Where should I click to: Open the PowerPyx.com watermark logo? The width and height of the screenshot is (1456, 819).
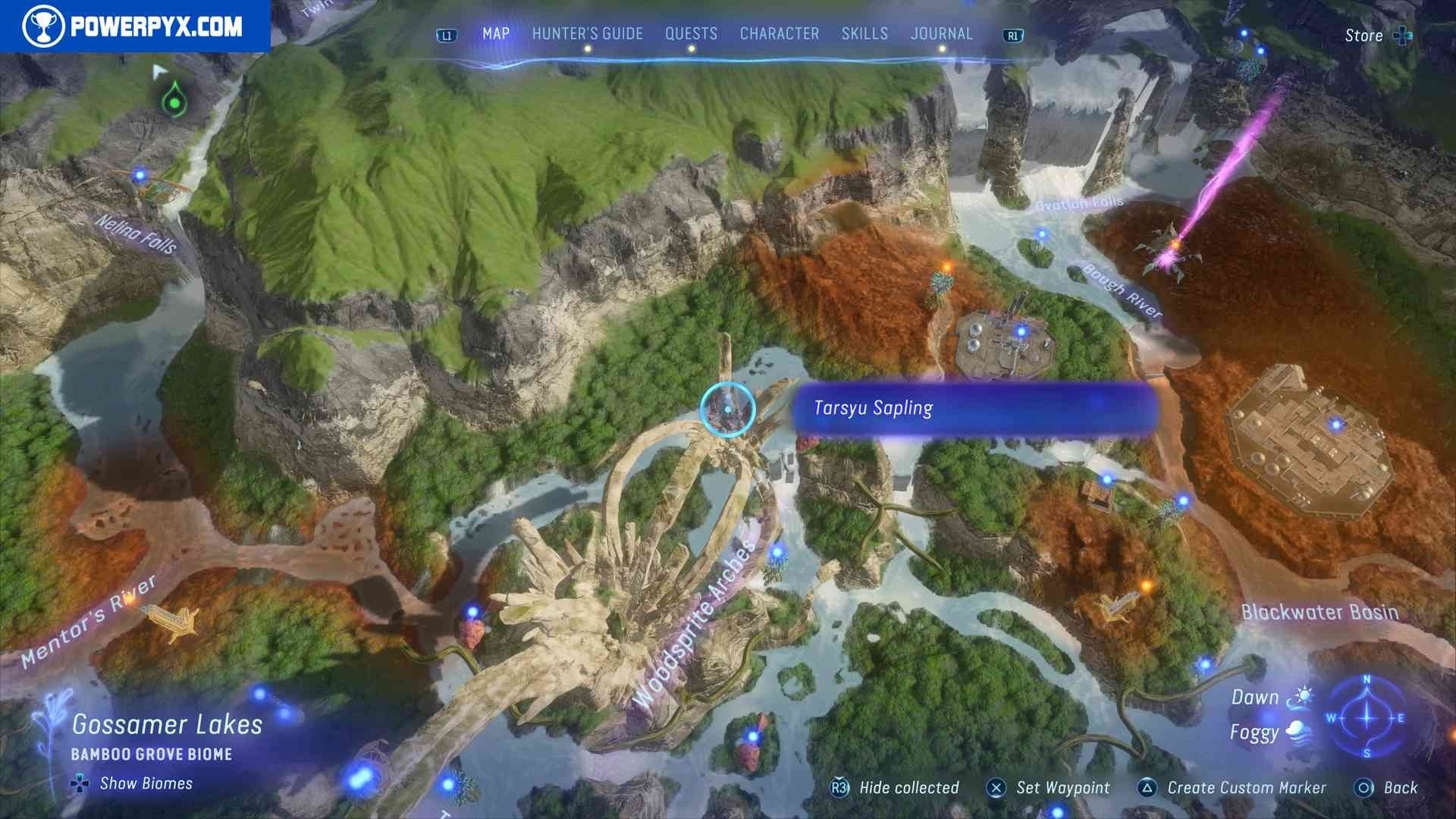(x=135, y=27)
